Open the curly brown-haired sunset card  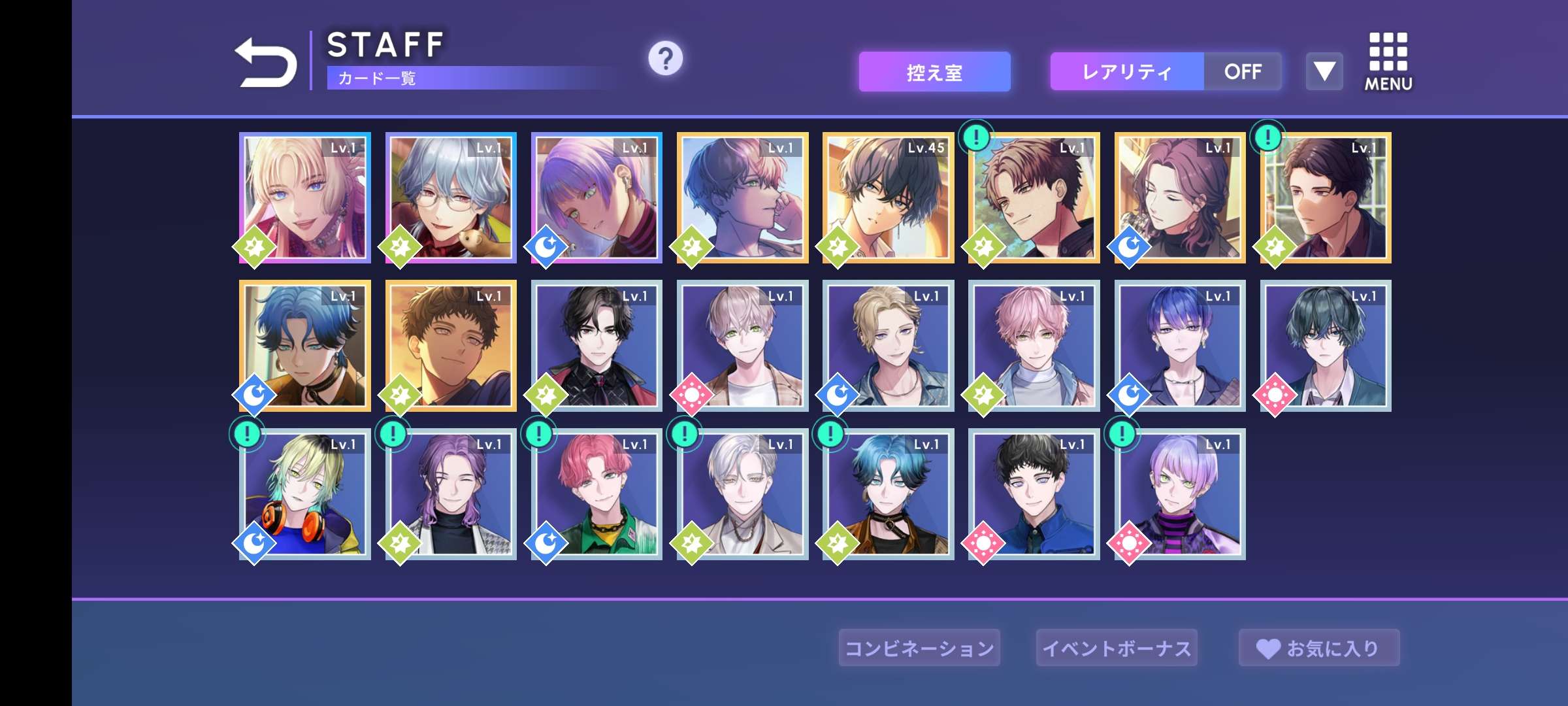tap(451, 346)
